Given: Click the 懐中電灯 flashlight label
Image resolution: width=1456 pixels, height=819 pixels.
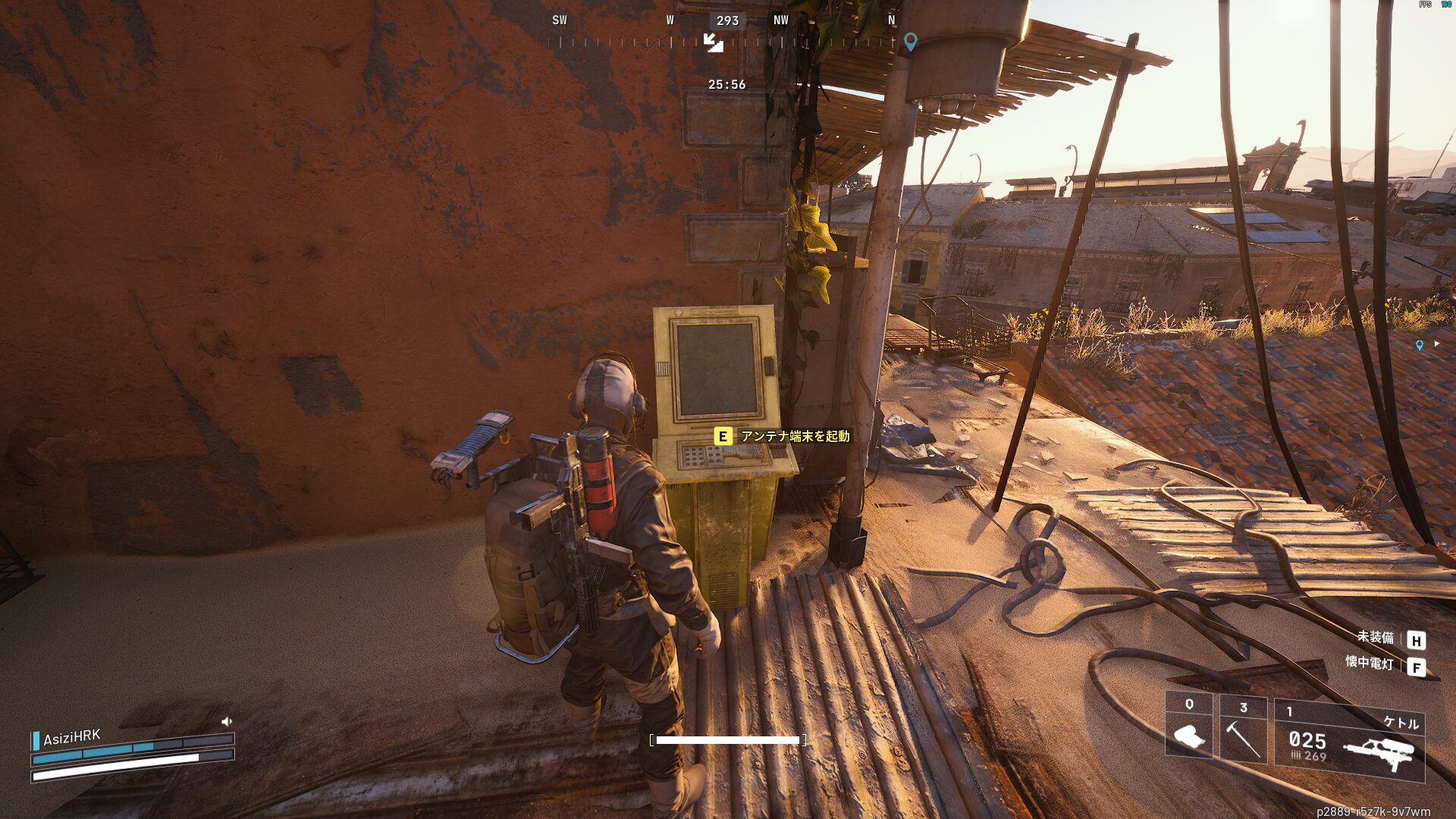Looking at the screenshot, I should click(x=1369, y=663).
